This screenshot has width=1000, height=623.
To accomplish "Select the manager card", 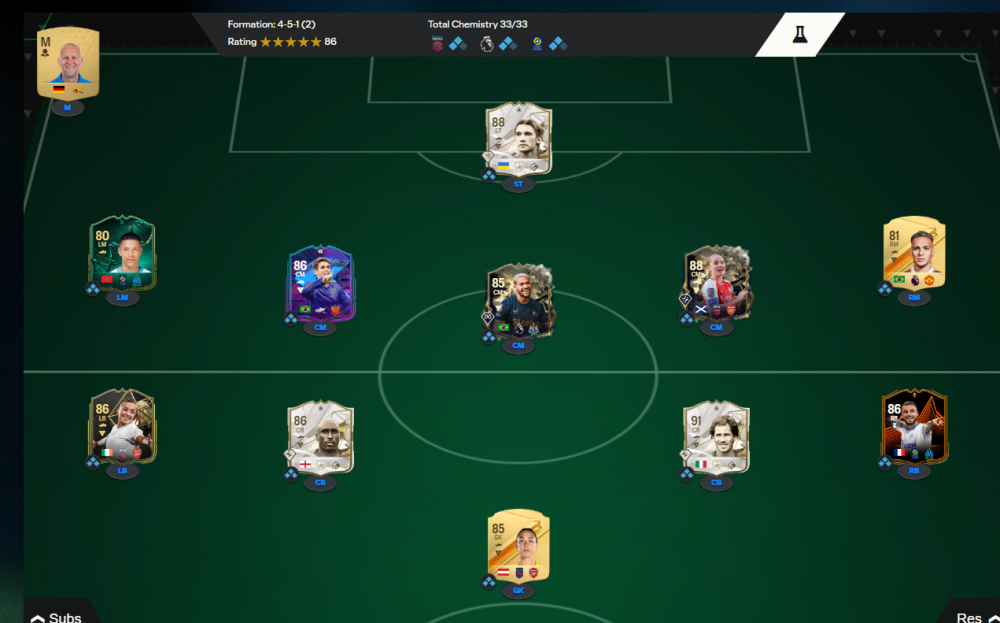I will [68, 64].
